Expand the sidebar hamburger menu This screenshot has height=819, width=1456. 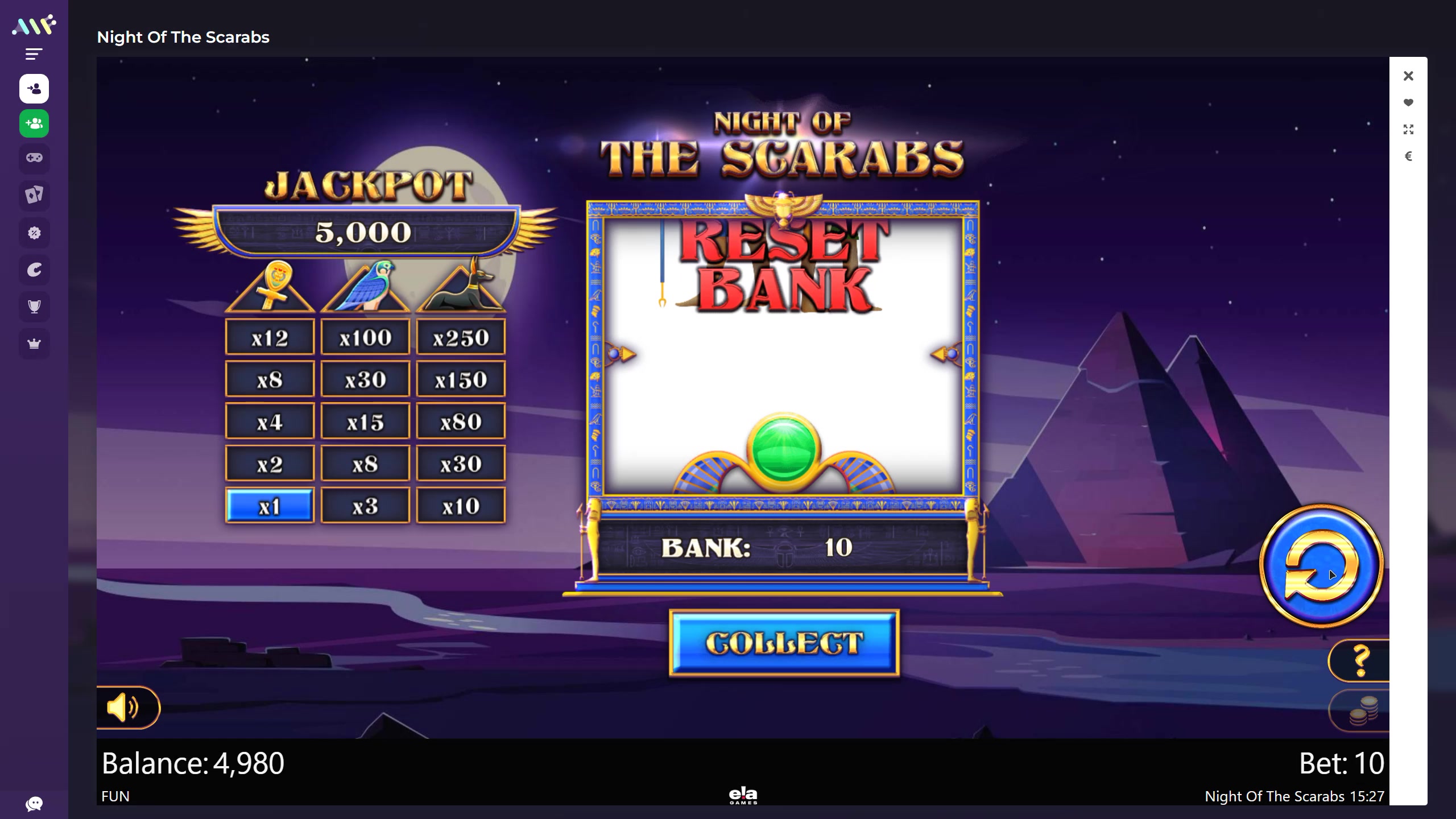pos(34,55)
